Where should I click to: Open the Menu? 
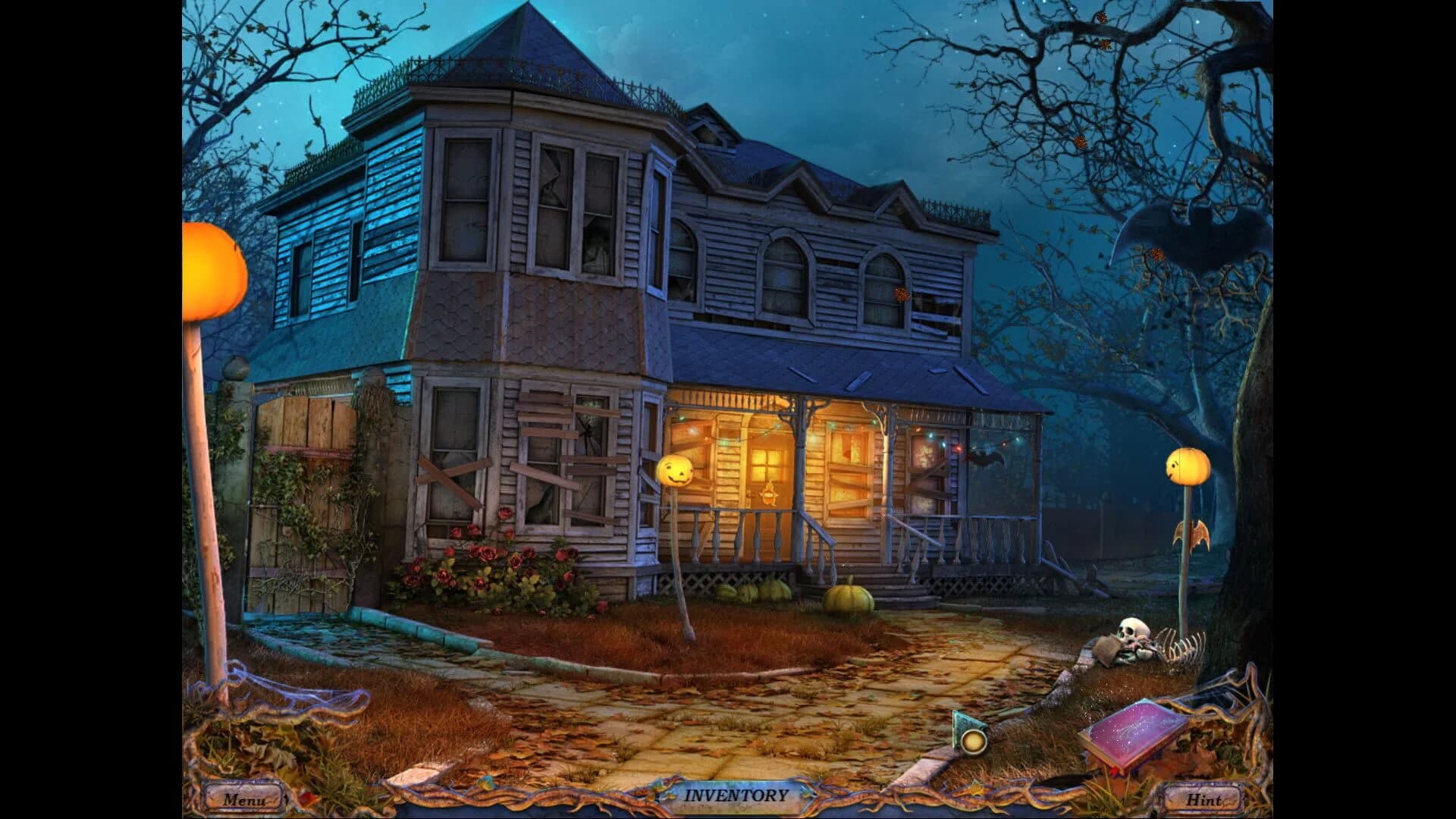click(243, 798)
